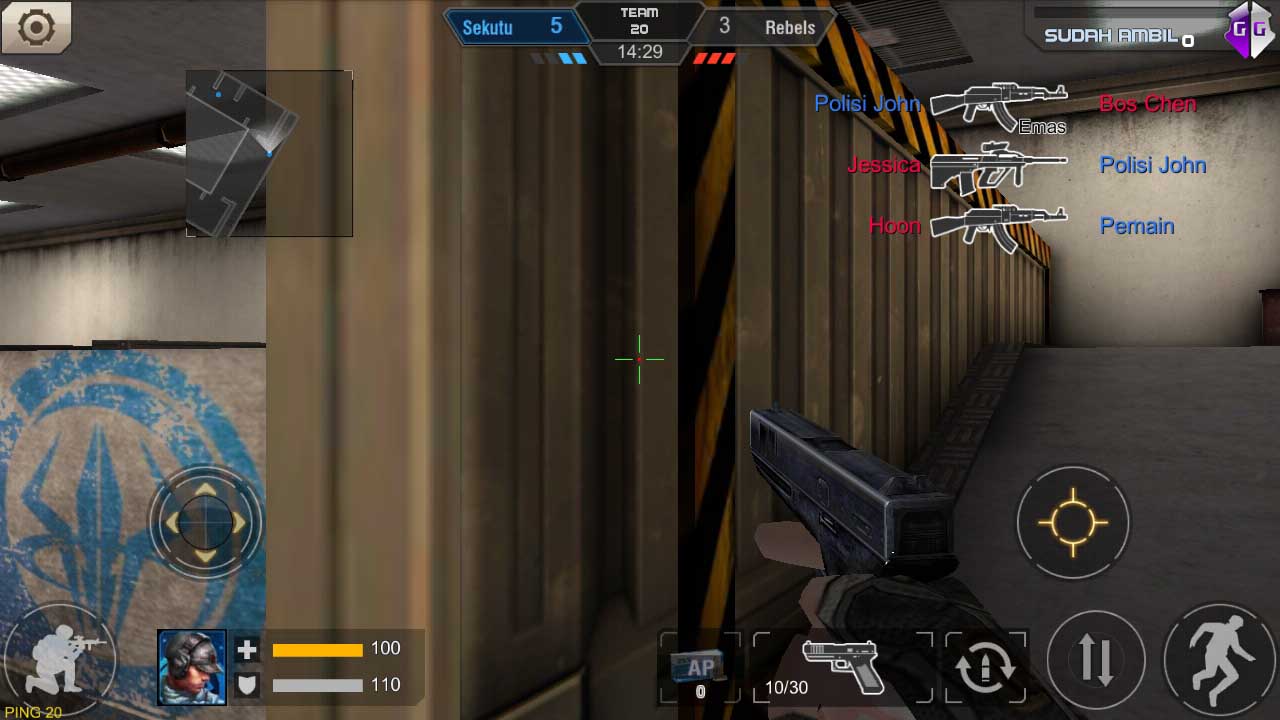Tap the weapon switch arrows icon
Screen dimensions: 1280x720
1096,660
